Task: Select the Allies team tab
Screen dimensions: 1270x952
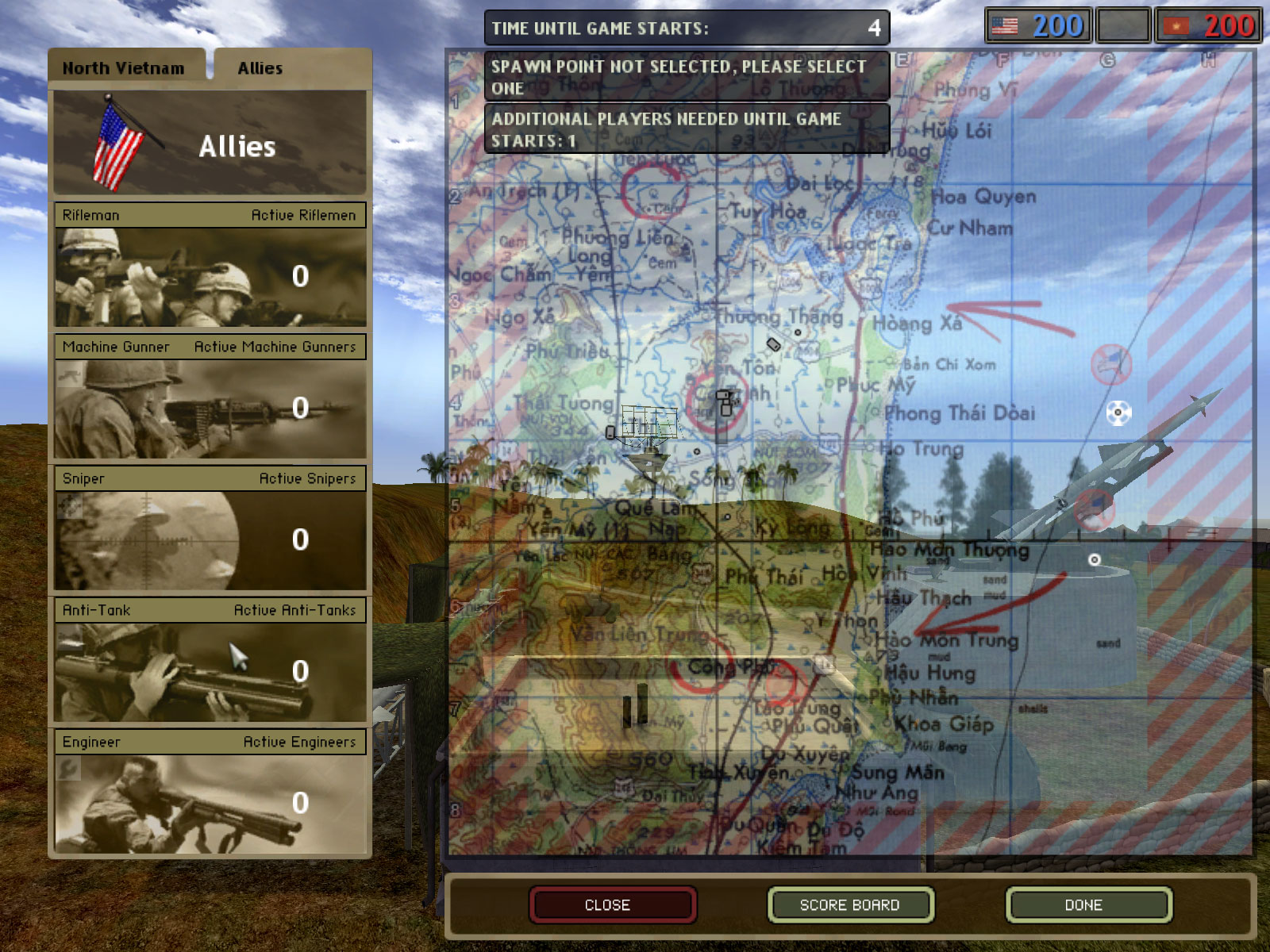Action: click(x=260, y=68)
